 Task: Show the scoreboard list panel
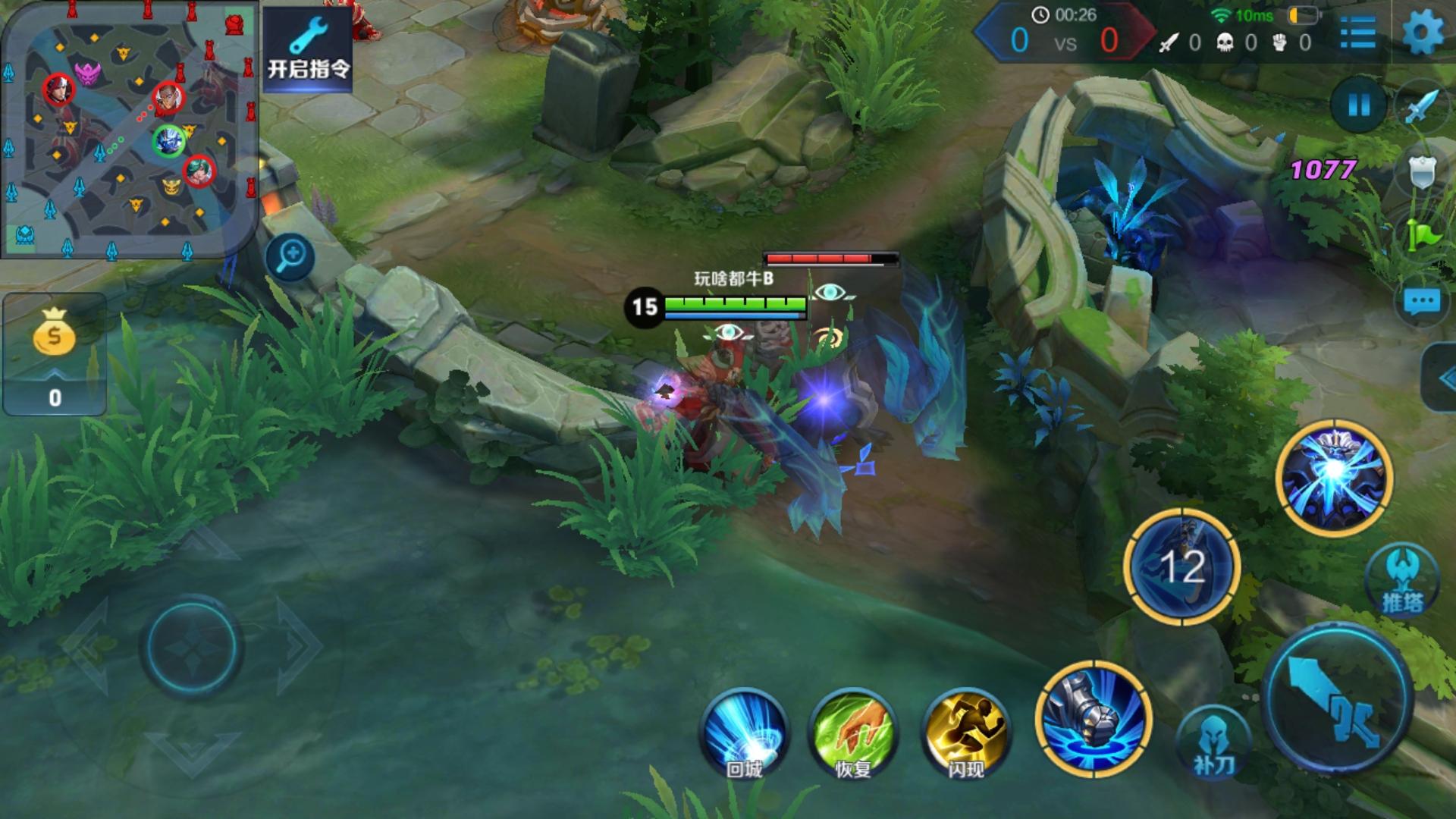[1357, 33]
